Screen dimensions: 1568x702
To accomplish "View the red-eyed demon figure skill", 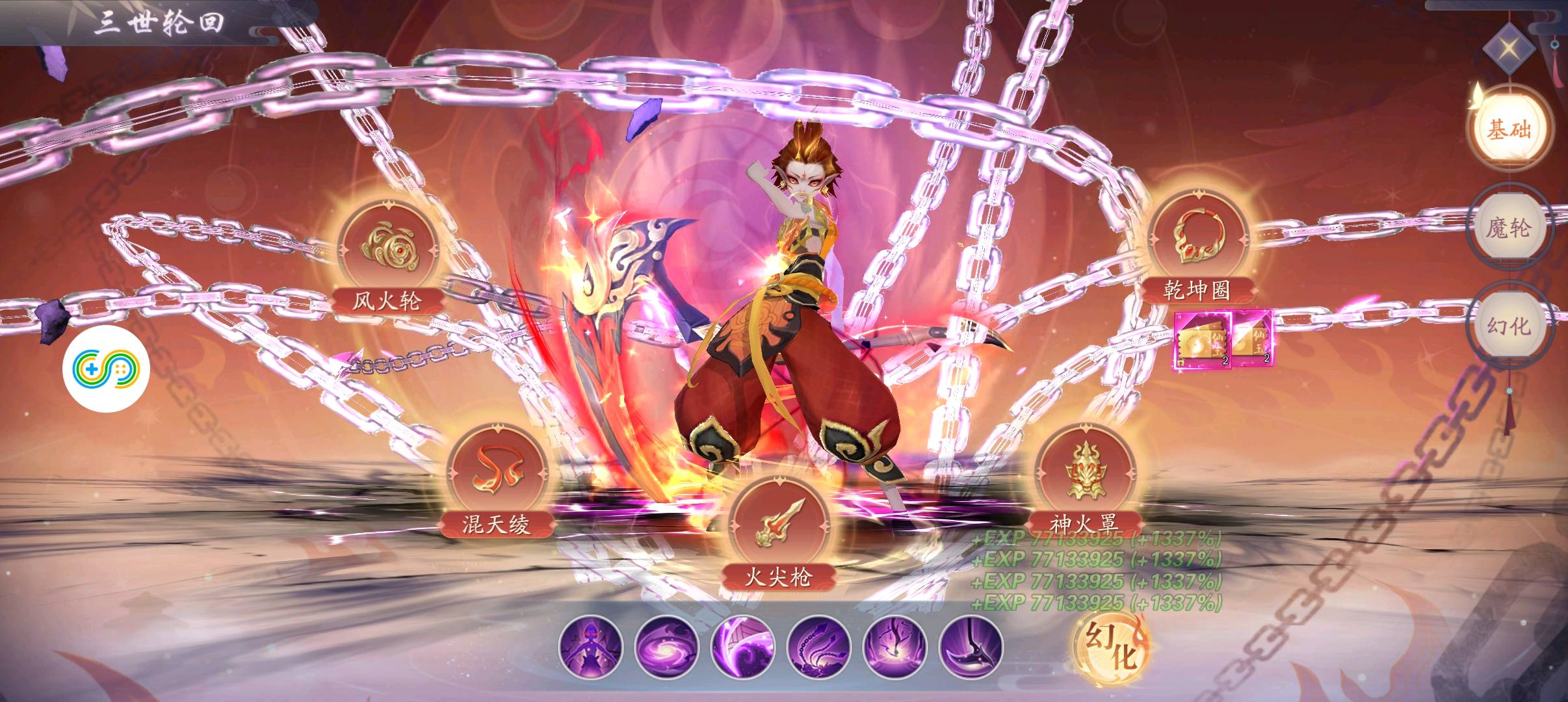I will (x=590, y=647).
